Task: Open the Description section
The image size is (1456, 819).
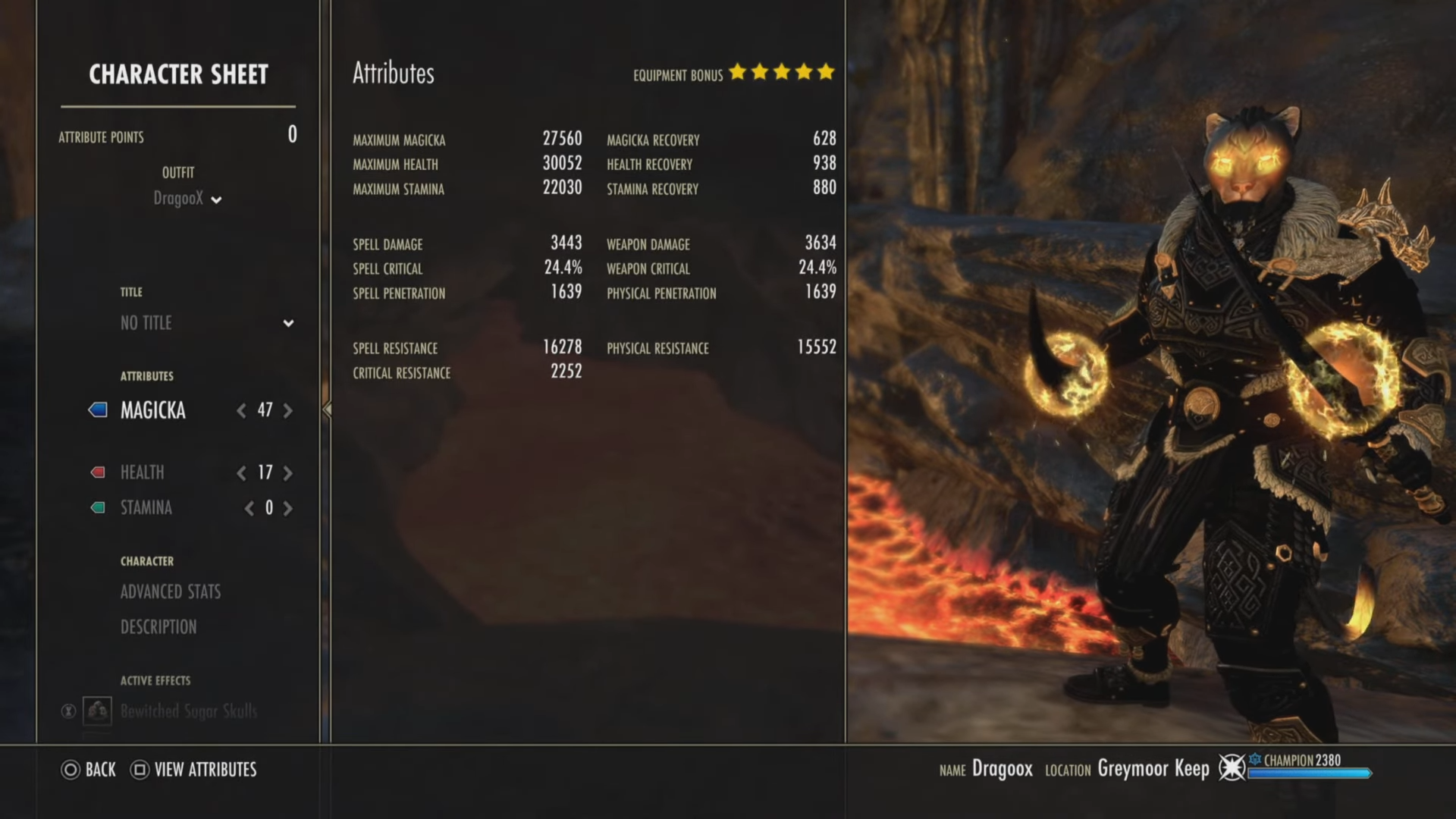Action: (158, 627)
